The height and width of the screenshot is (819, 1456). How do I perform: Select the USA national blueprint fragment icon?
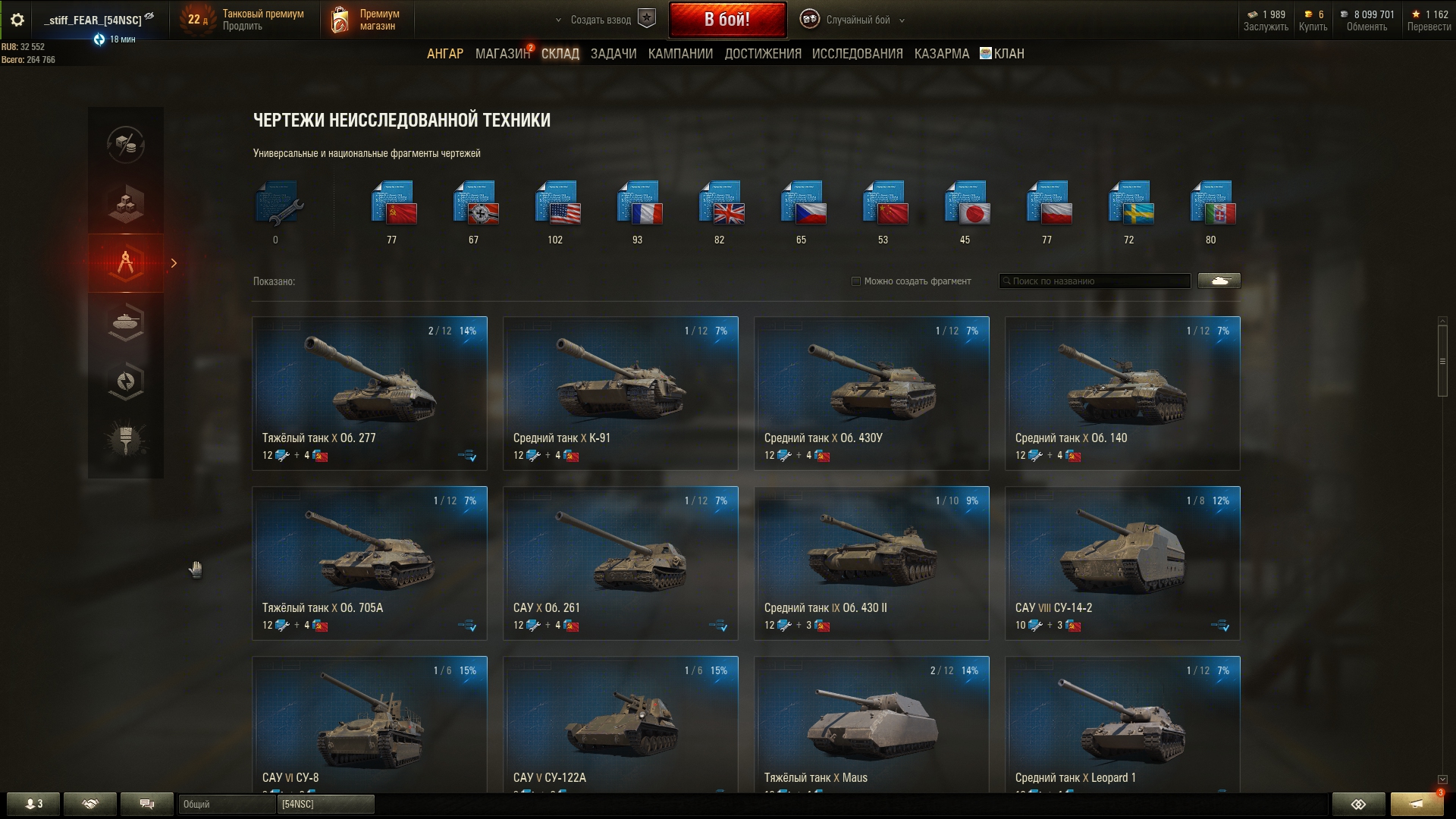coord(556,203)
